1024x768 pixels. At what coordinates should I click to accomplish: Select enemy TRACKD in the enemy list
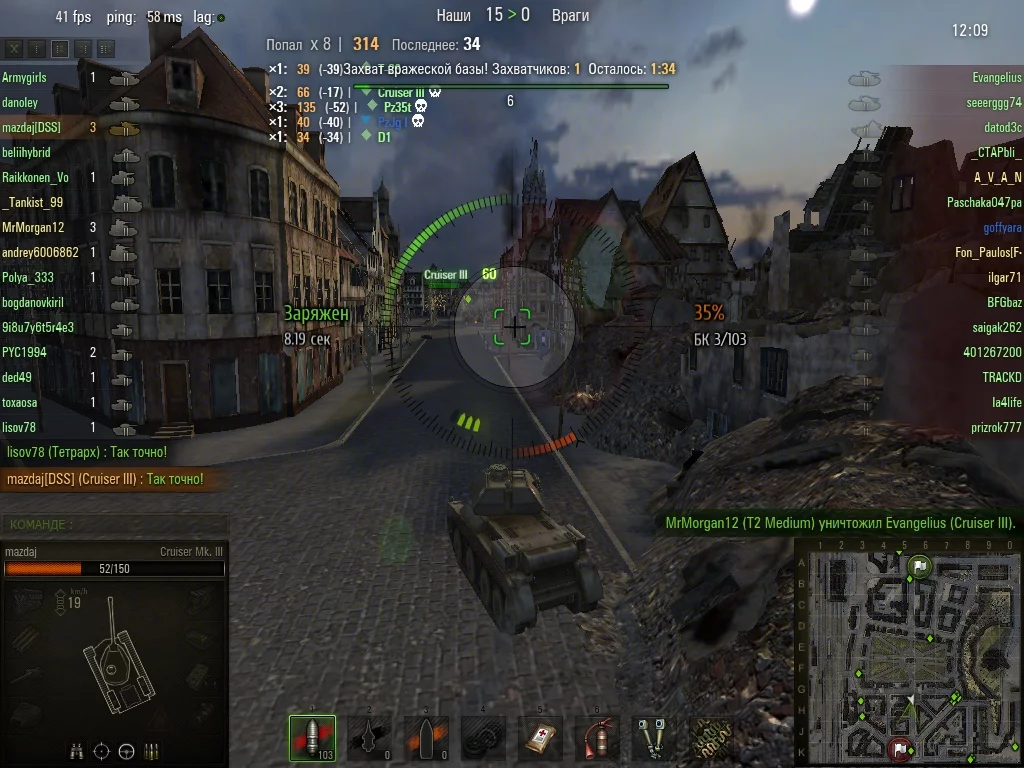click(x=1001, y=377)
